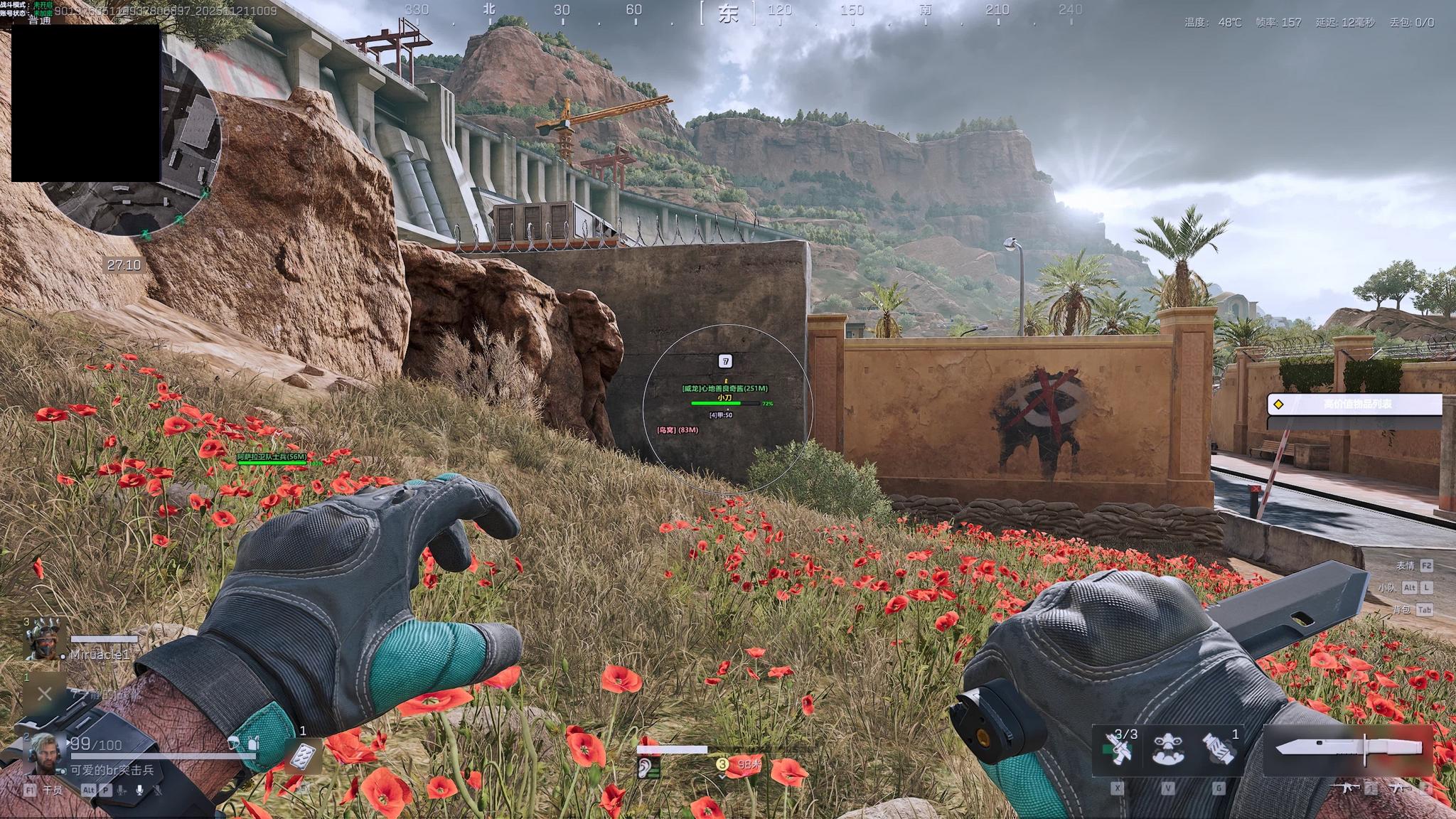The width and height of the screenshot is (1456, 819).
Task: Click the numbered 7 waypoint marker
Action: (725, 361)
